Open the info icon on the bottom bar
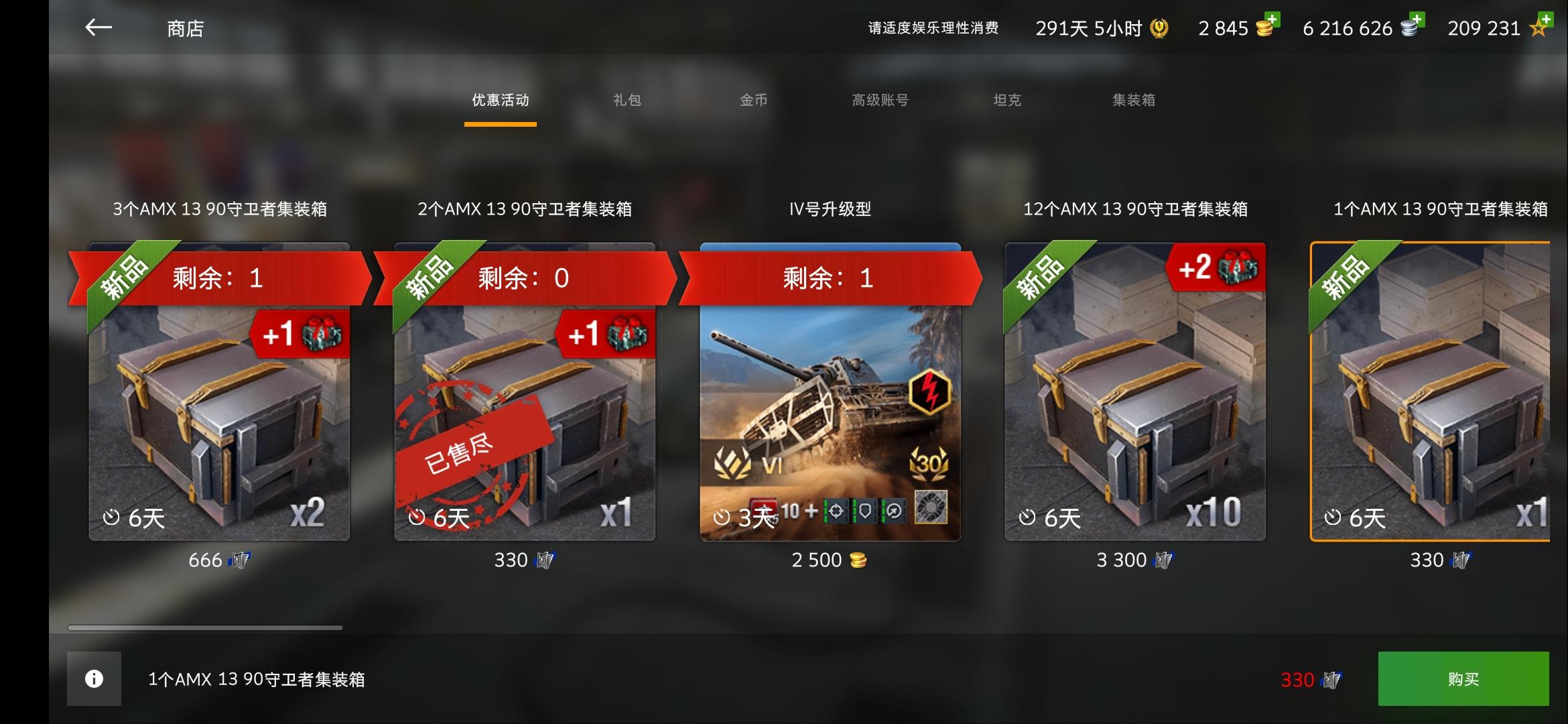The height and width of the screenshot is (724, 1568). (92, 678)
